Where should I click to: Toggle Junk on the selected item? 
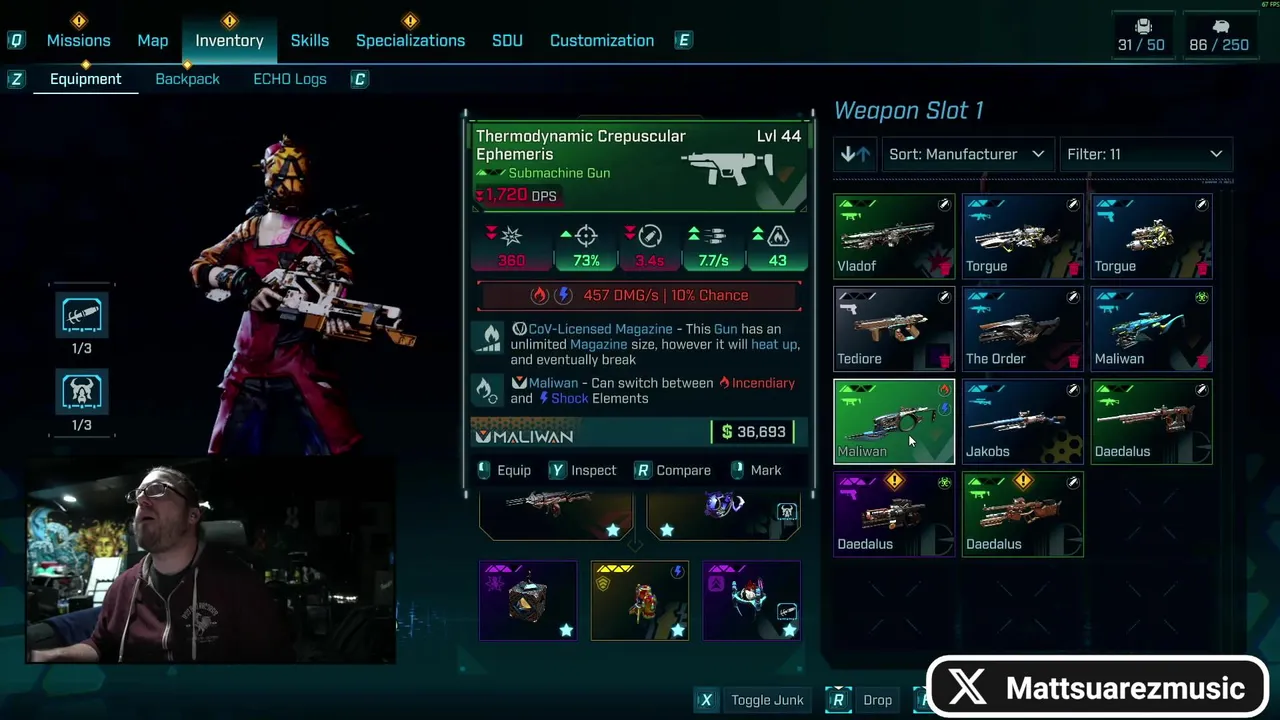click(x=755, y=700)
